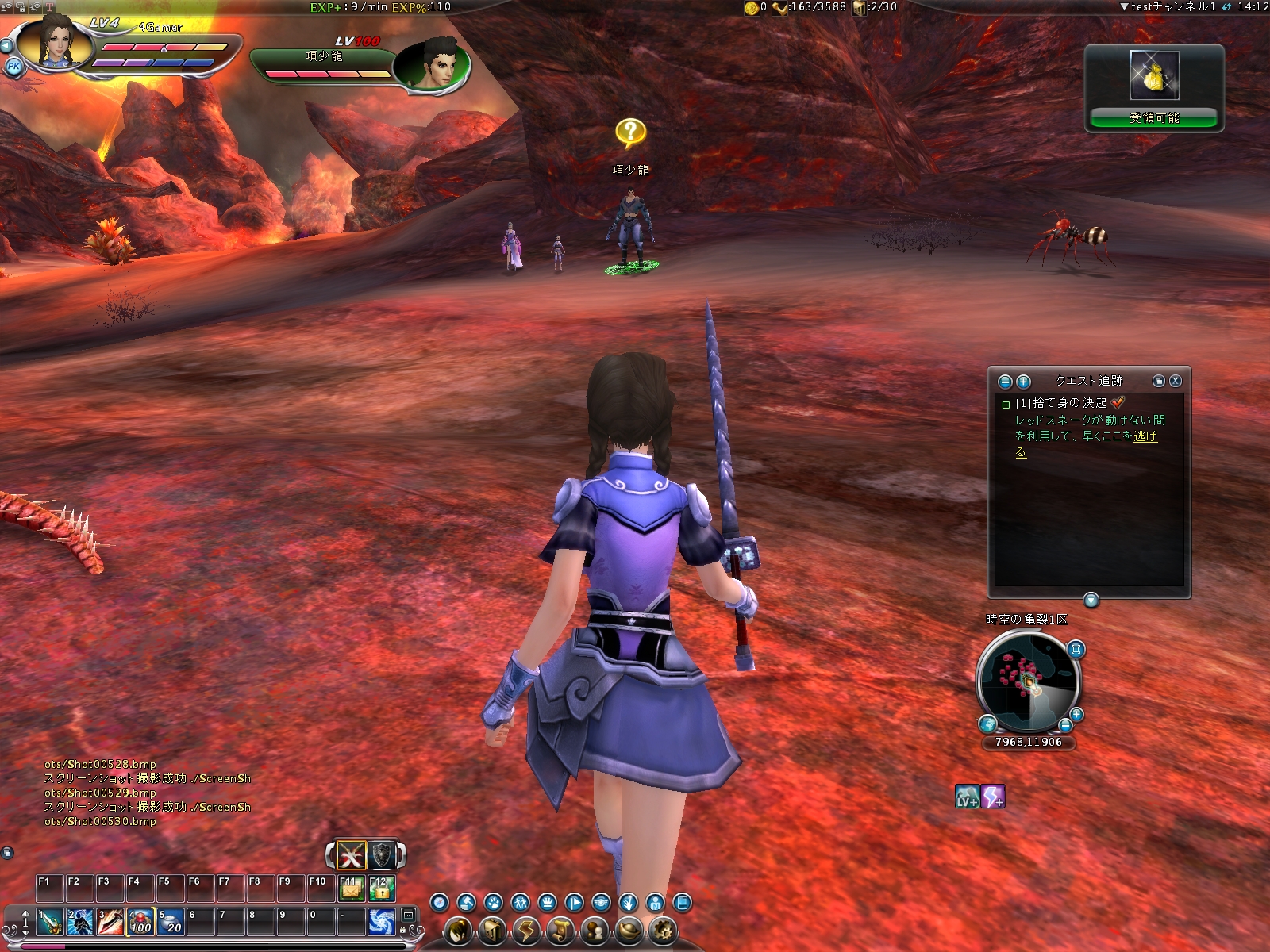
Task: Open the minimap with the fullscreen button
Action: point(1076,649)
